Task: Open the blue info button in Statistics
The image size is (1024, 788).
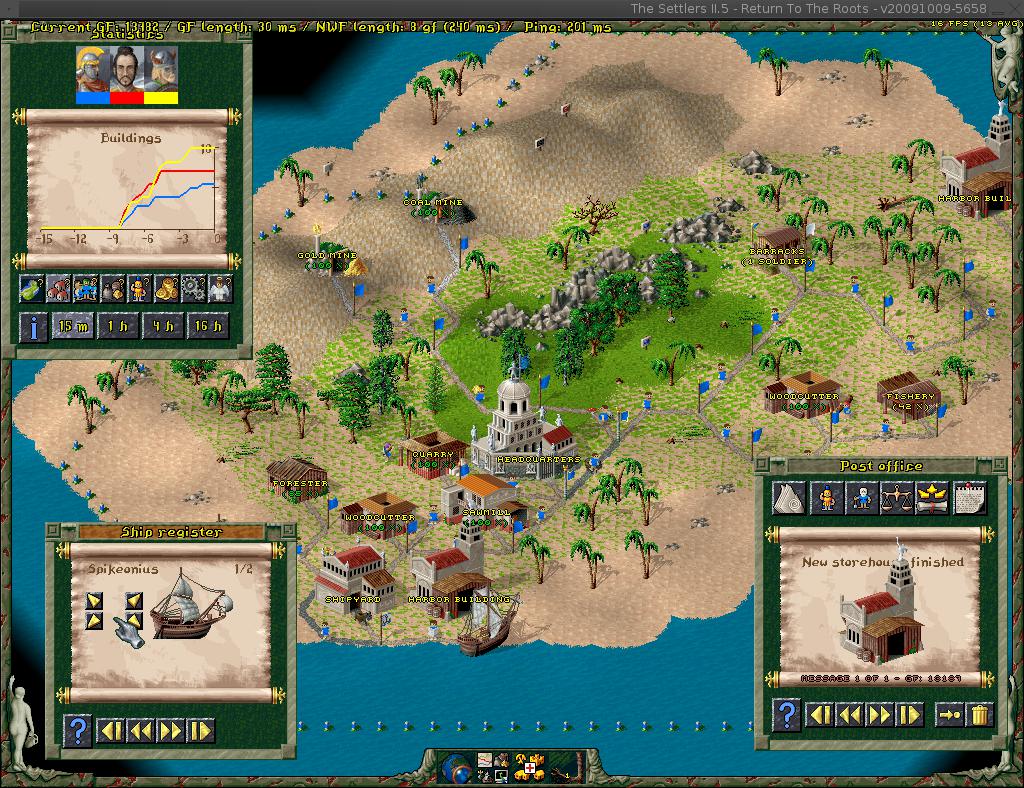Action: coord(33,327)
